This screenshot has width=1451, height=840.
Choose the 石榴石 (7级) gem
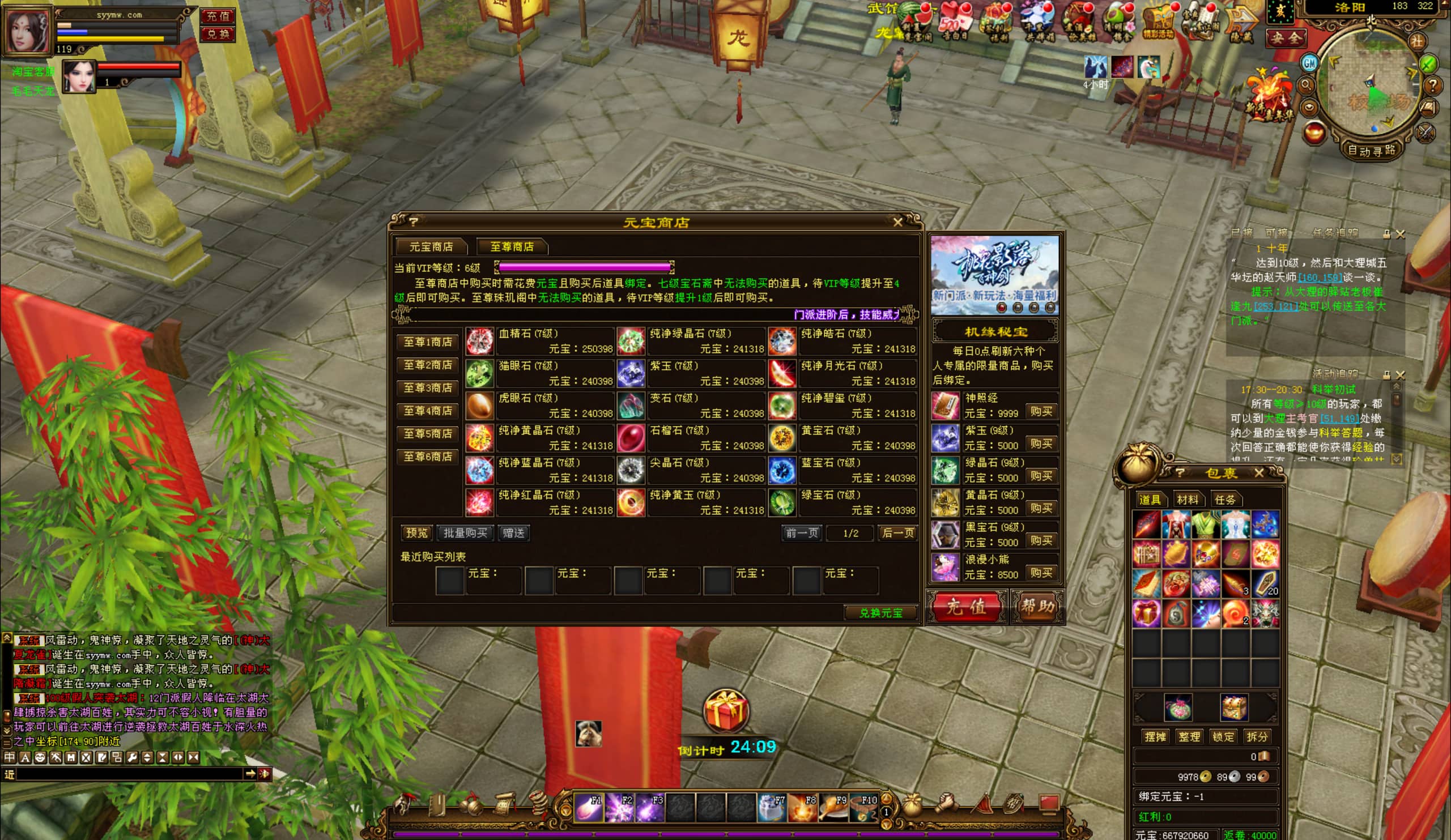[x=631, y=438]
